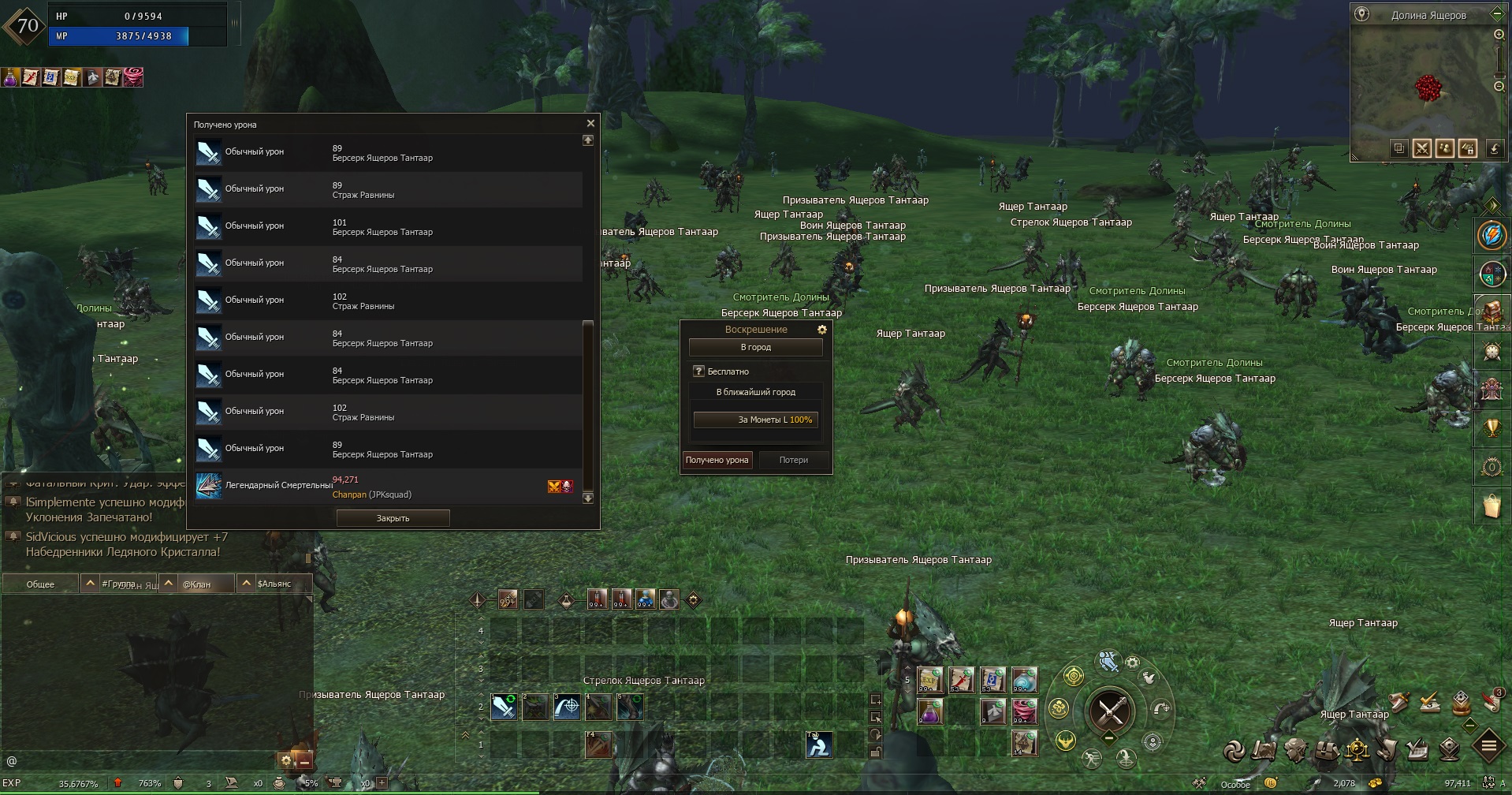Select the Получено урона tab
The height and width of the screenshot is (795, 1512).
[717, 460]
